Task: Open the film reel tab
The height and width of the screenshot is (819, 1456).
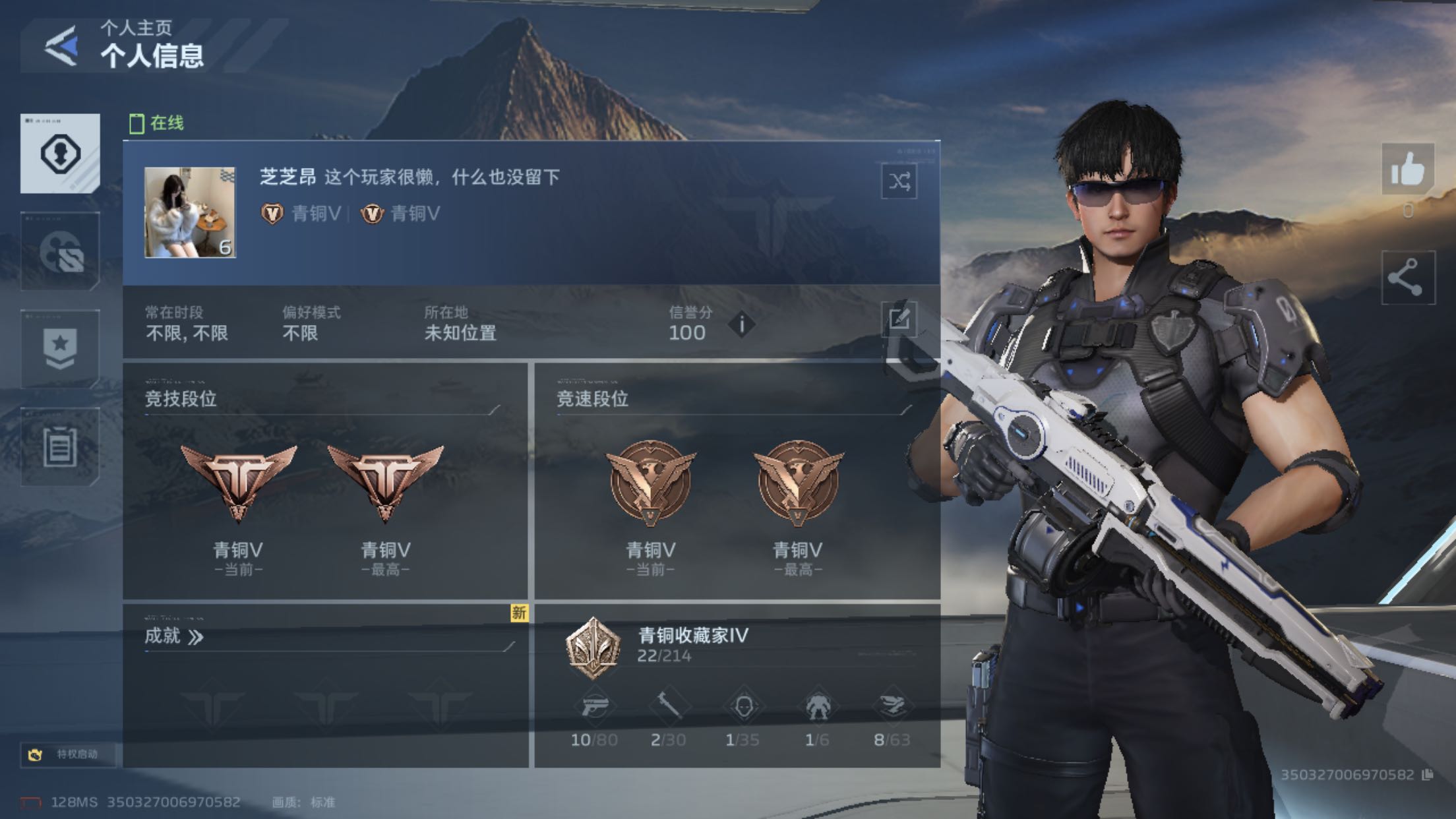Action: 60,252
